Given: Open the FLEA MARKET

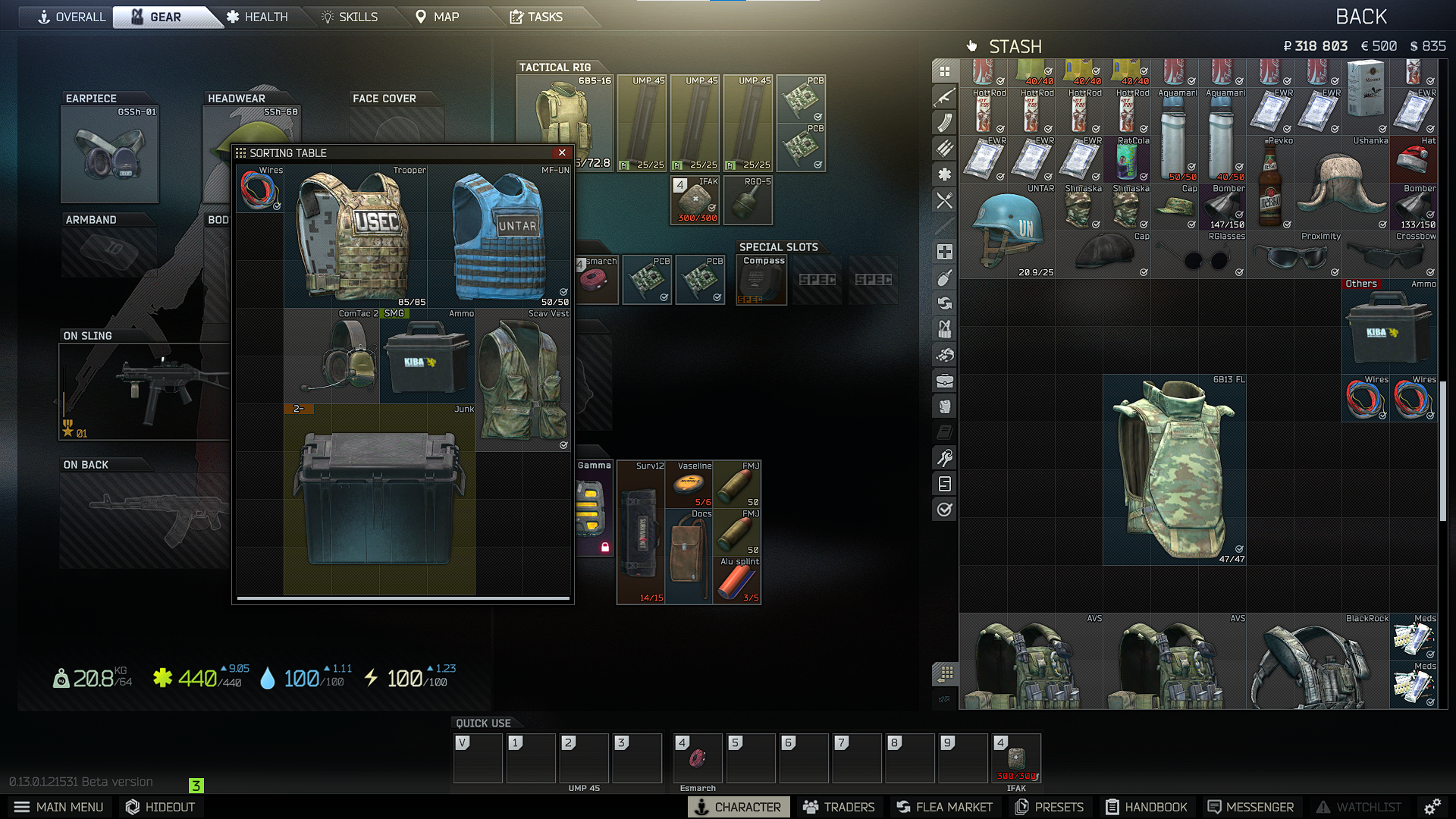Looking at the screenshot, I should [x=944, y=807].
